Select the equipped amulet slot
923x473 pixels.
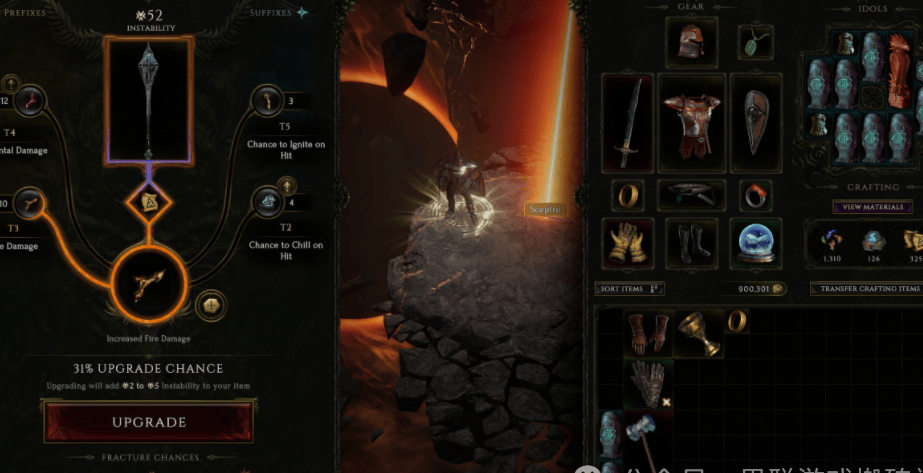pyautogui.click(x=754, y=42)
